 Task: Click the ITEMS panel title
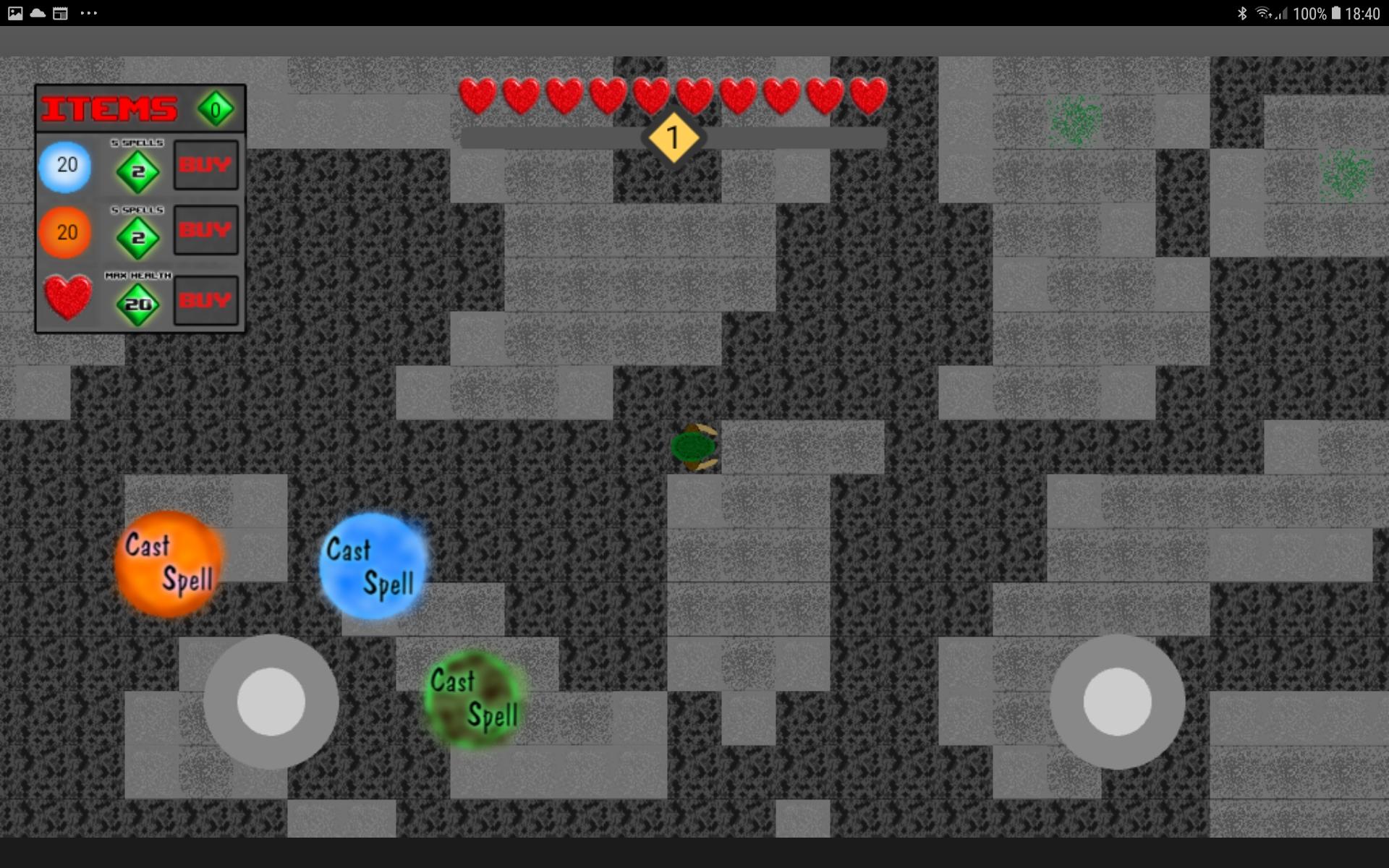click(109, 109)
